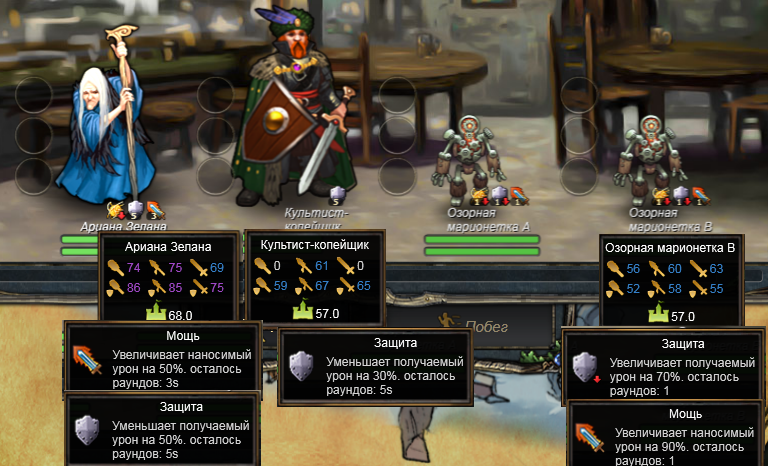Viewport: 768px width, 466px height.
Task: Click the Побег (flee) button
Action: tap(486, 326)
